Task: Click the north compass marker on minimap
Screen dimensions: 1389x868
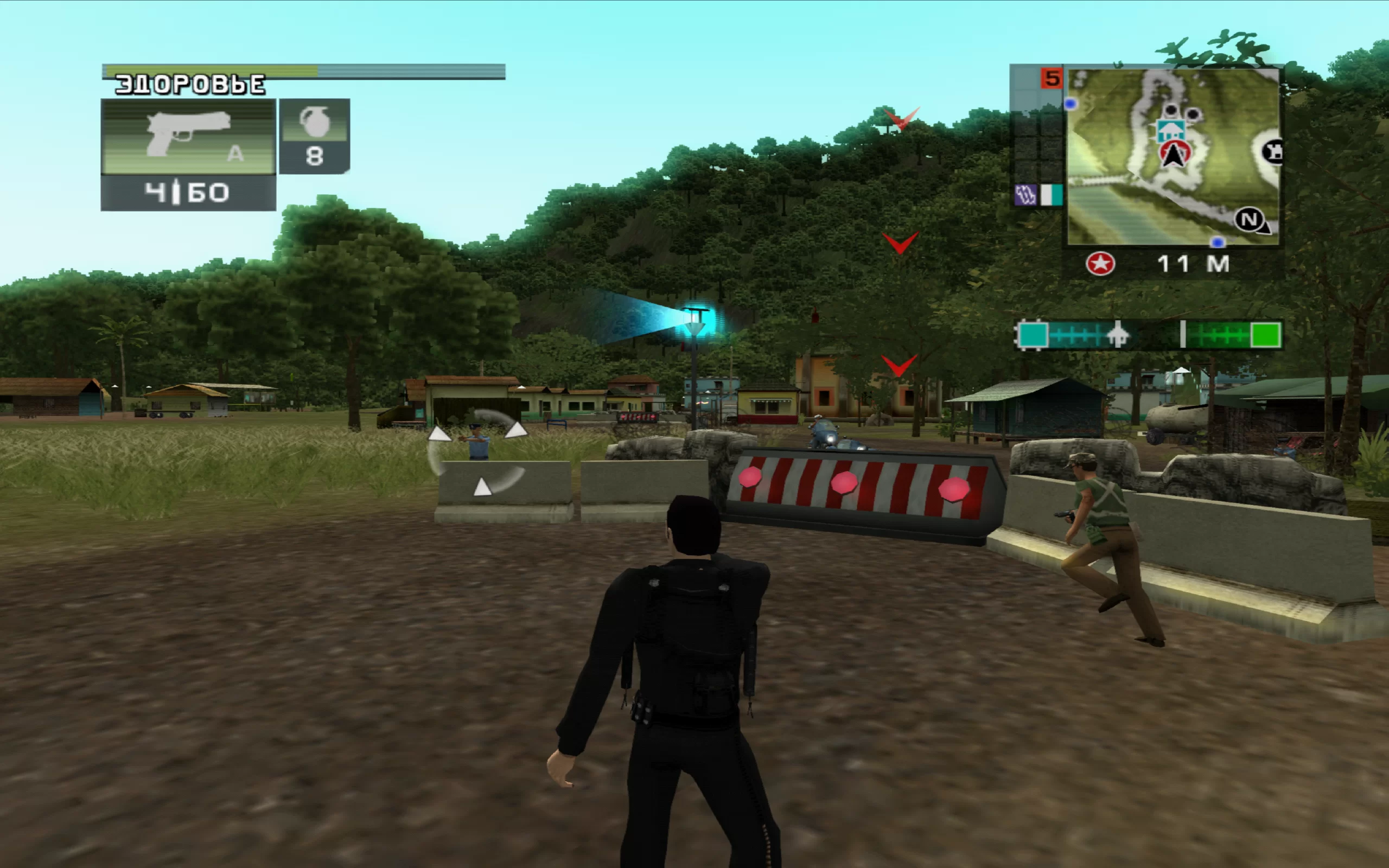Action: 1250,220
